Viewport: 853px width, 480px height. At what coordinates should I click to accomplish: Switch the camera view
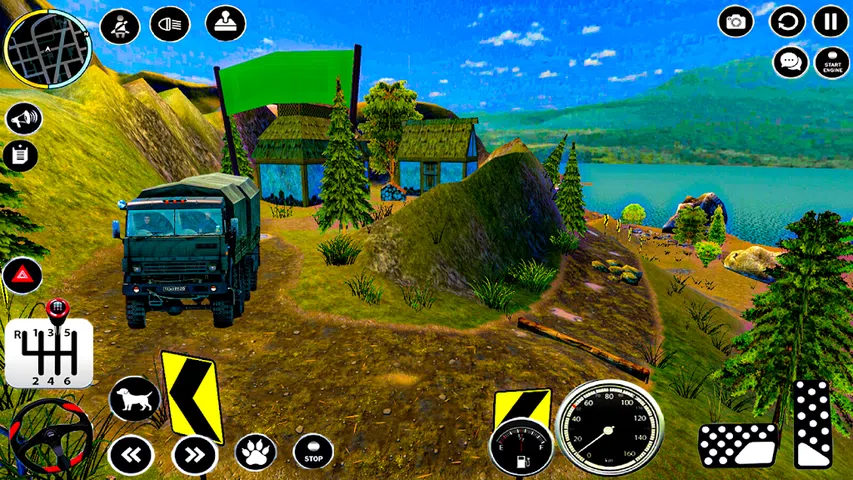point(735,21)
